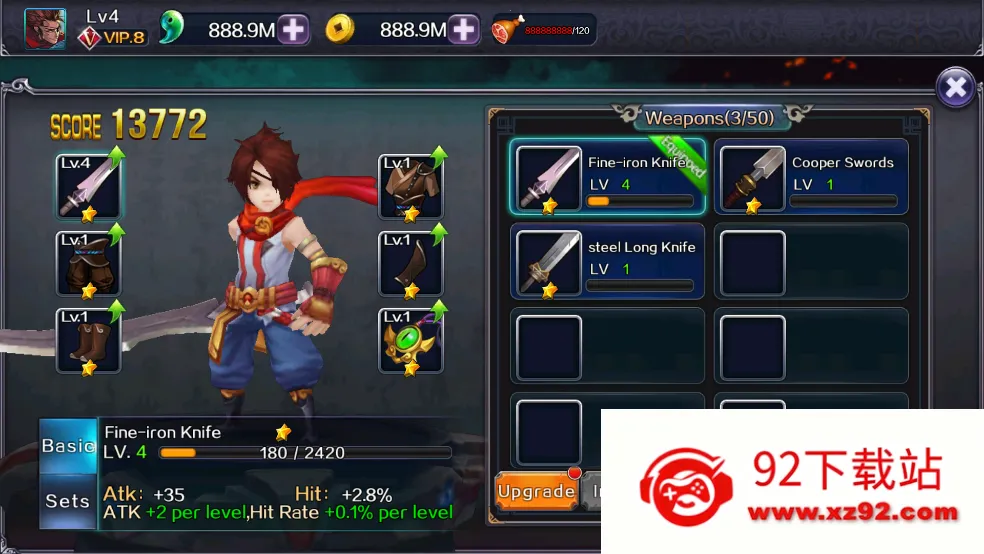The width and height of the screenshot is (984, 554).
Task: Select the equipped leather armor vest slot
Action: 411,187
